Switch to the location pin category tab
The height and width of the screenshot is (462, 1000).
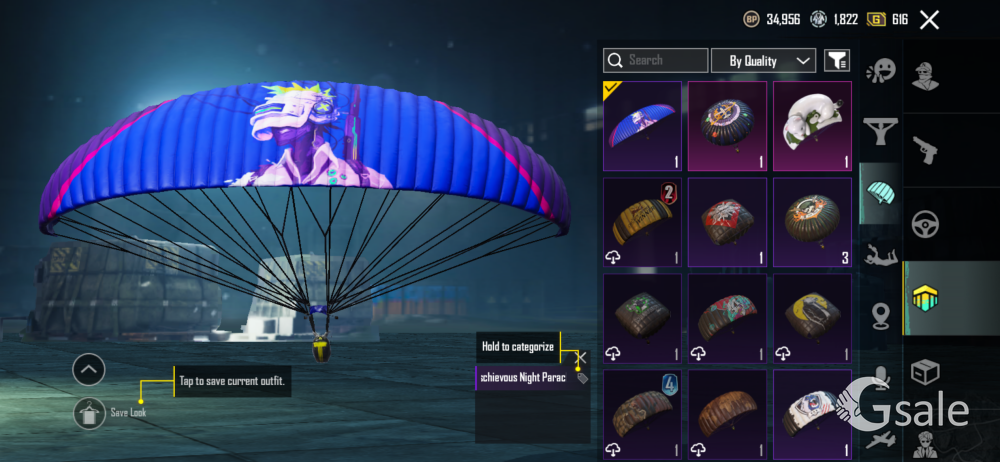pos(880,315)
